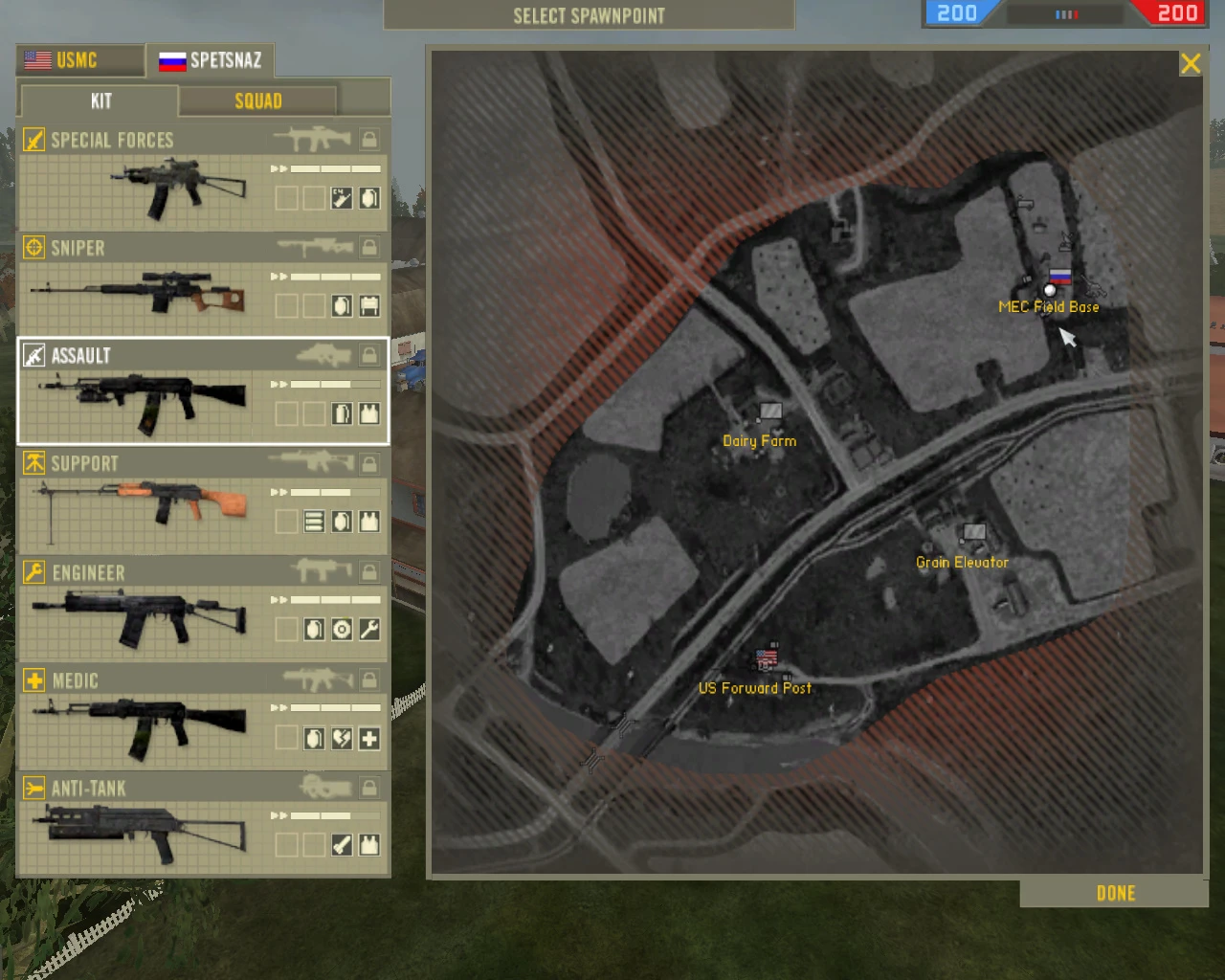Select the Sniper crosshair class icon
The image size is (1225, 980).
(34, 247)
